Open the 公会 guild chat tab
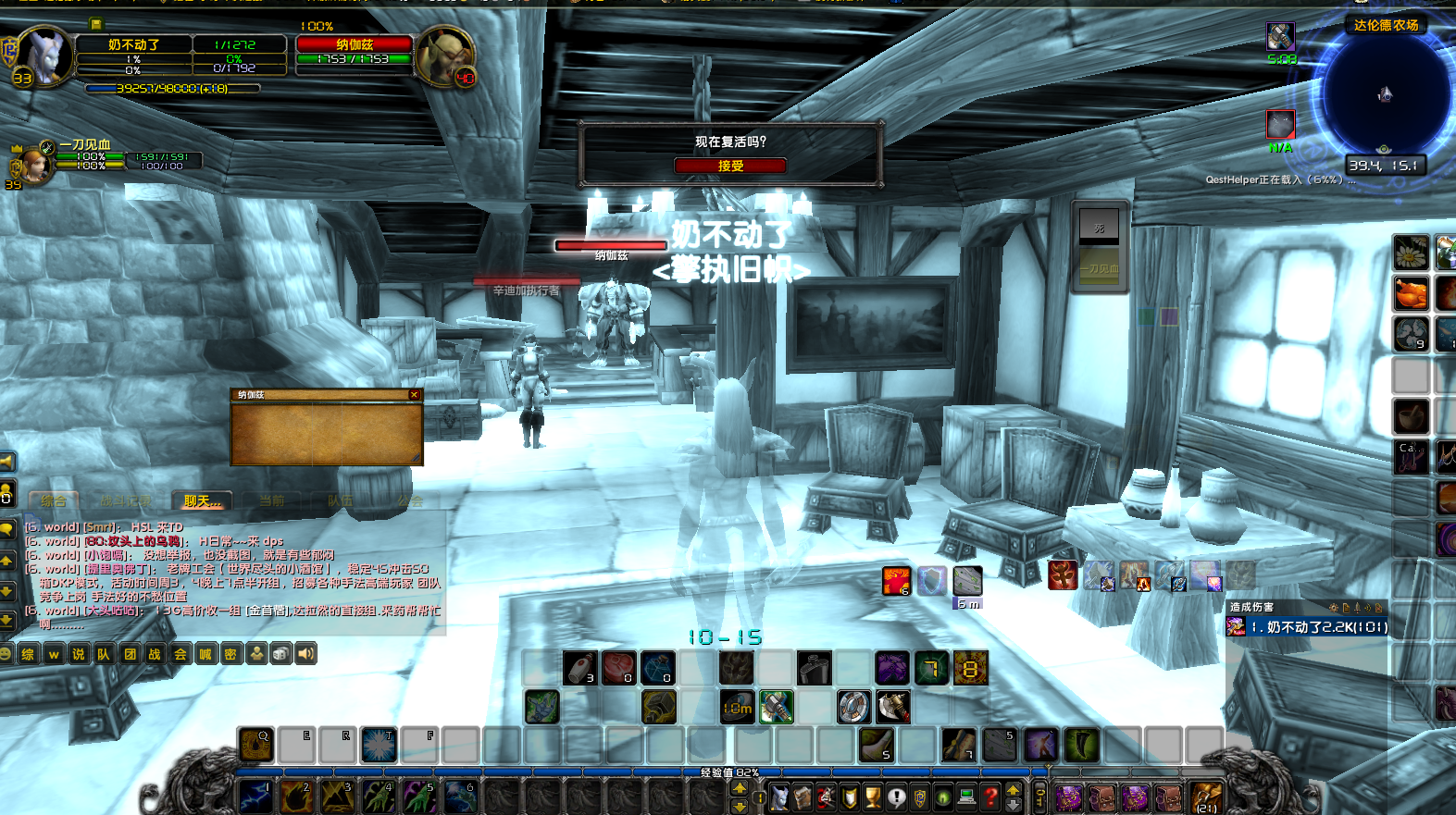 tap(410, 500)
